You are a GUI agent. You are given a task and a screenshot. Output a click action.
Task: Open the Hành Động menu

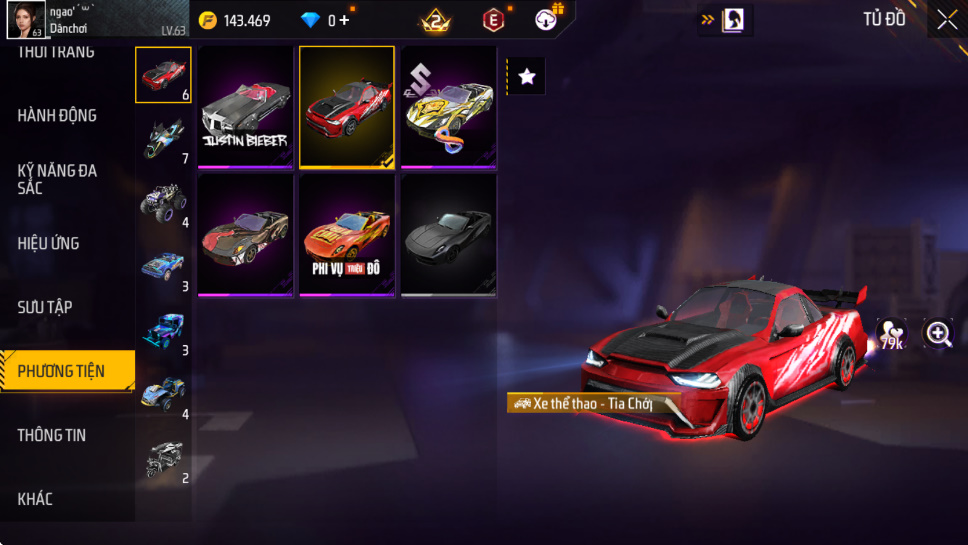(x=57, y=116)
